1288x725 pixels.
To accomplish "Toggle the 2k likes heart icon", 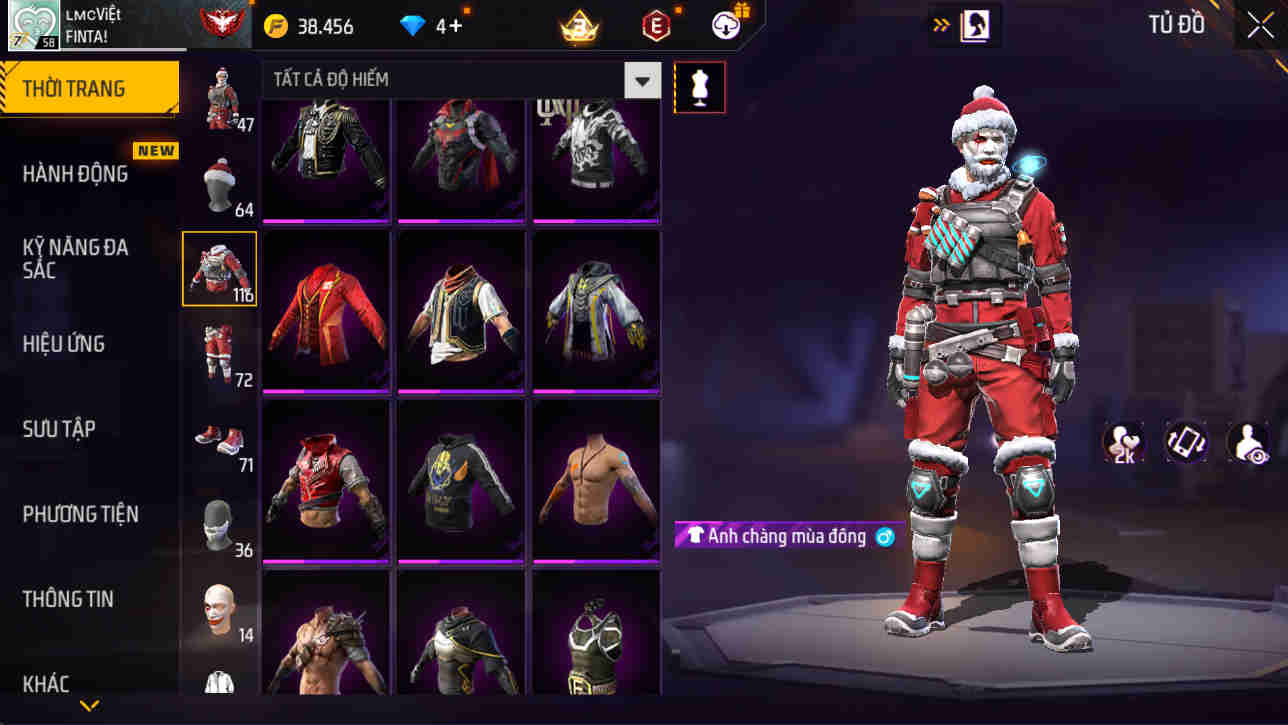I will point(1124,446).
